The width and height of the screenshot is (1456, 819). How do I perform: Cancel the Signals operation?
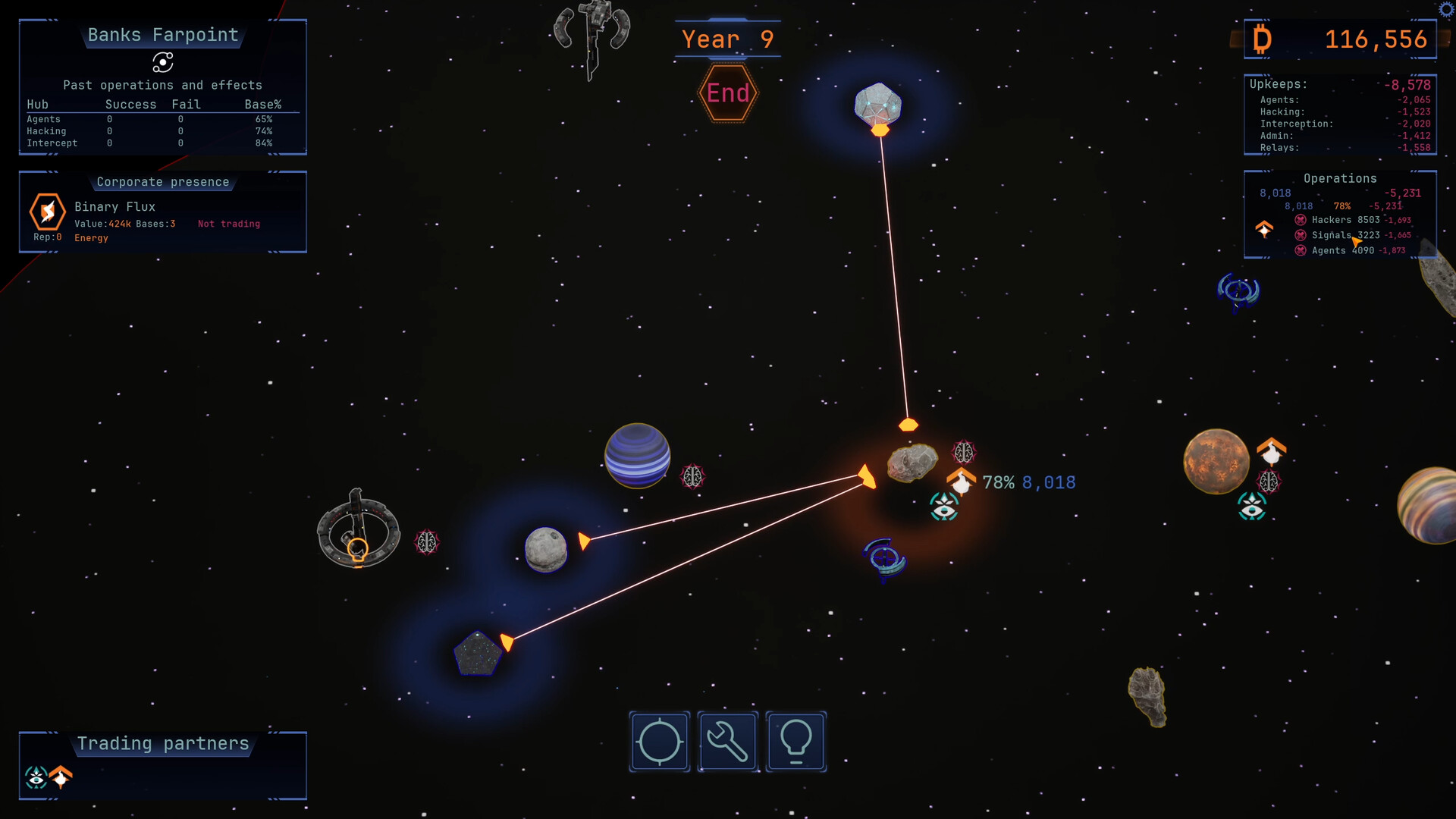point(1301,235)
